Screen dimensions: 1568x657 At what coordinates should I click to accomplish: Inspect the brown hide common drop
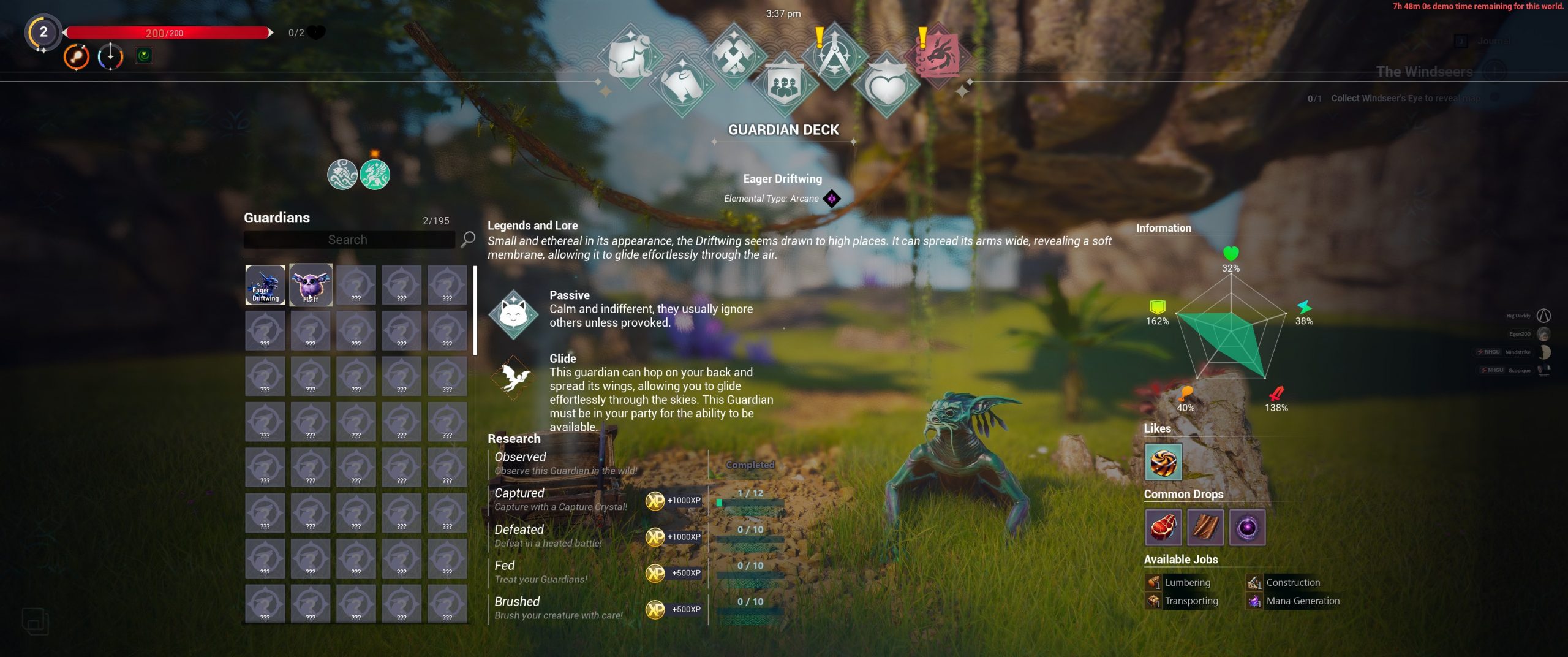click(x=1205, y=527)
